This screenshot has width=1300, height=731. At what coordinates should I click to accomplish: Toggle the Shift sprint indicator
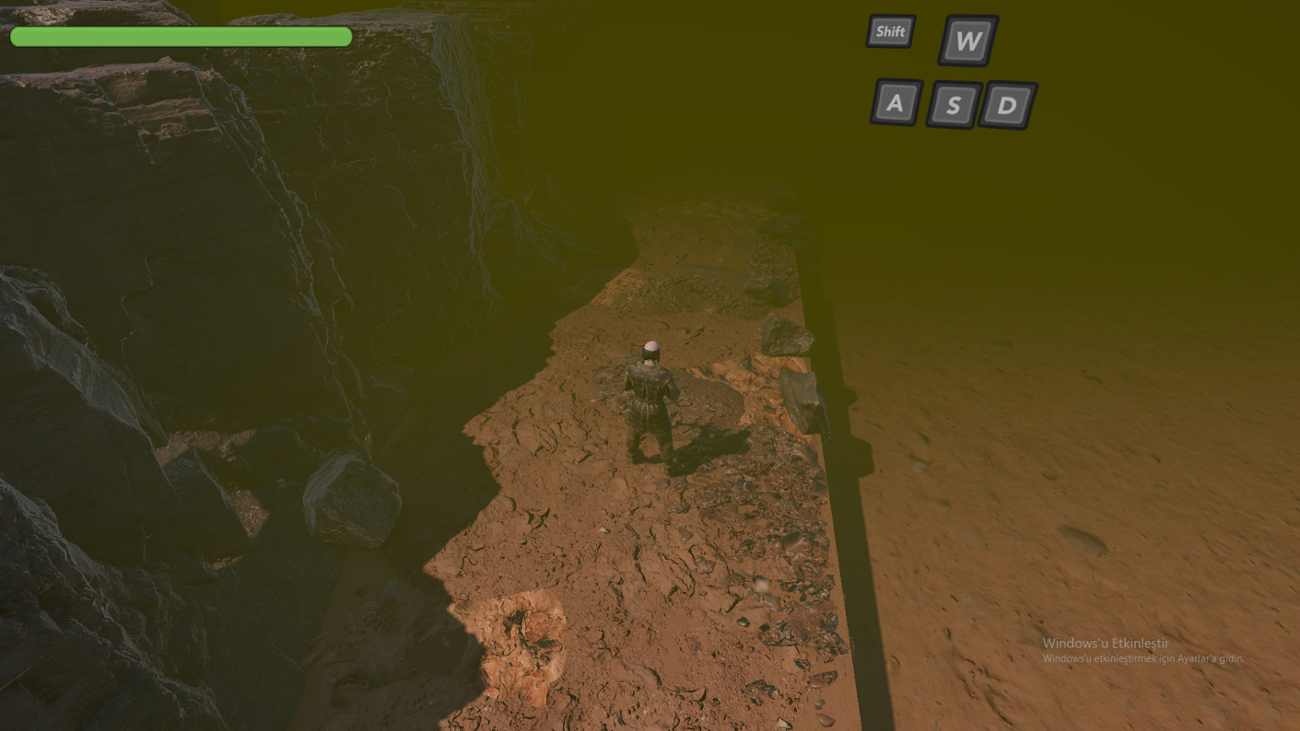coord(890,31)
